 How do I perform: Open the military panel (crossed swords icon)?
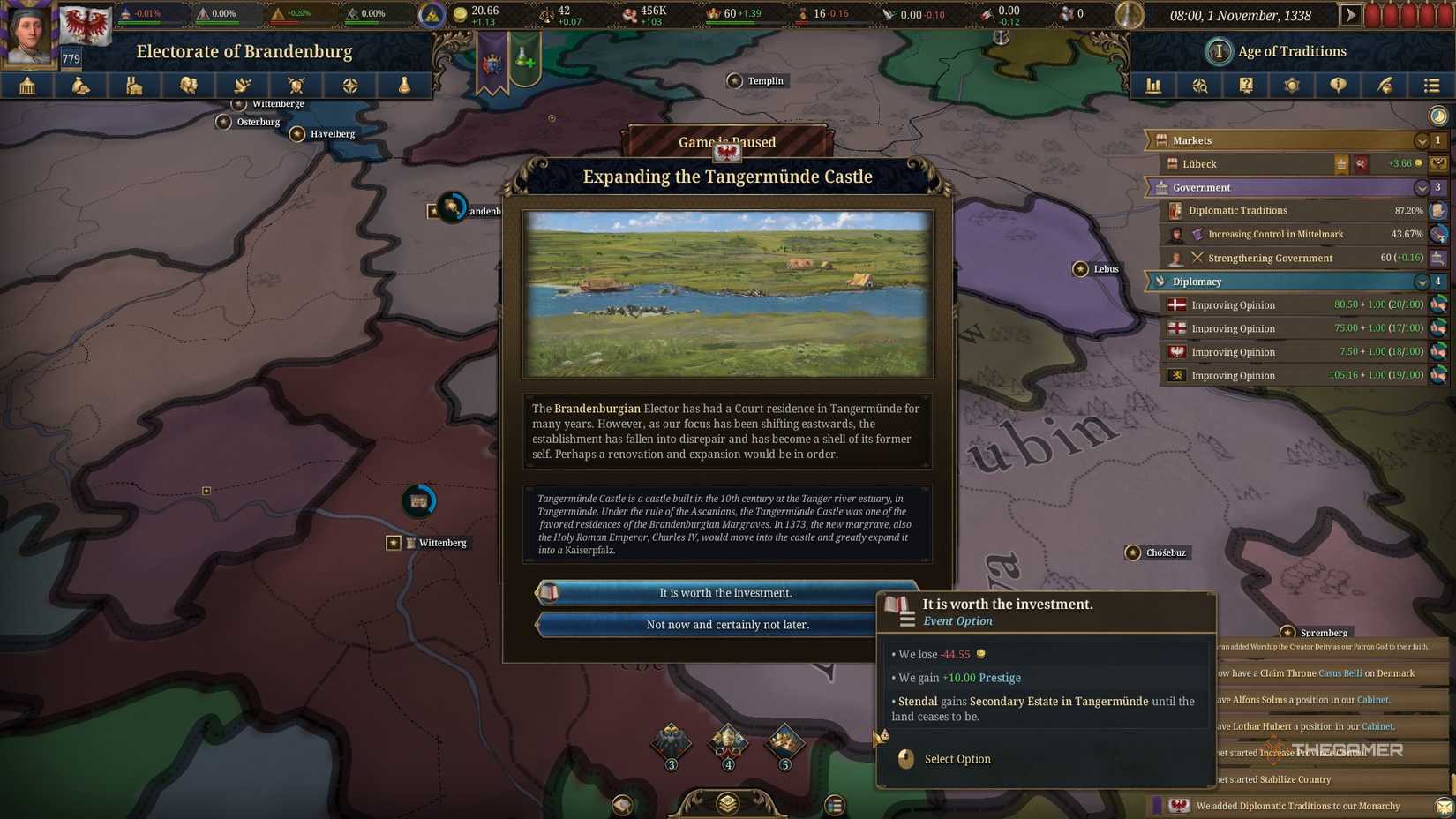[x=296, y=86]
